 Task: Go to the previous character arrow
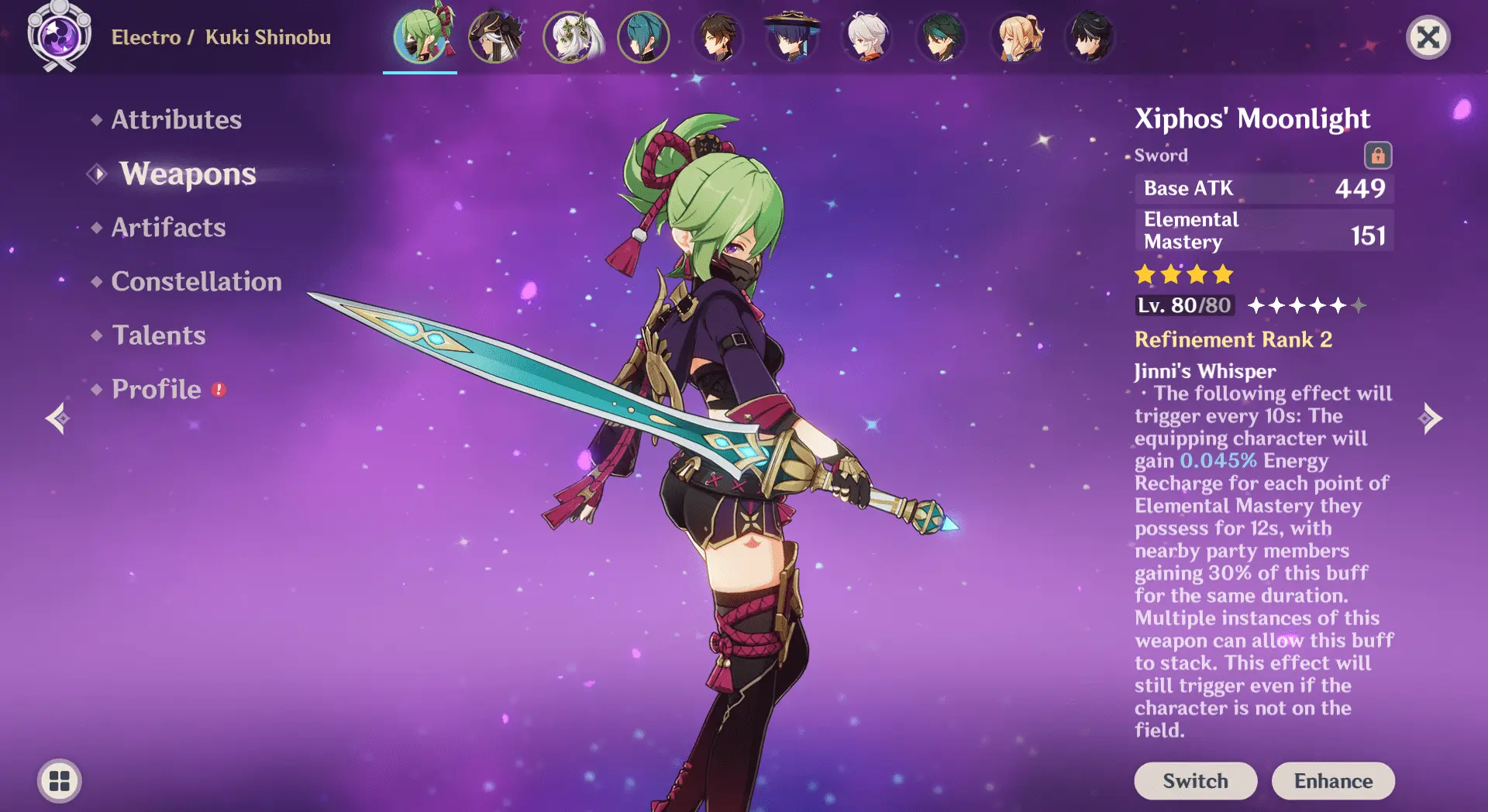click(x=57, y=418)
